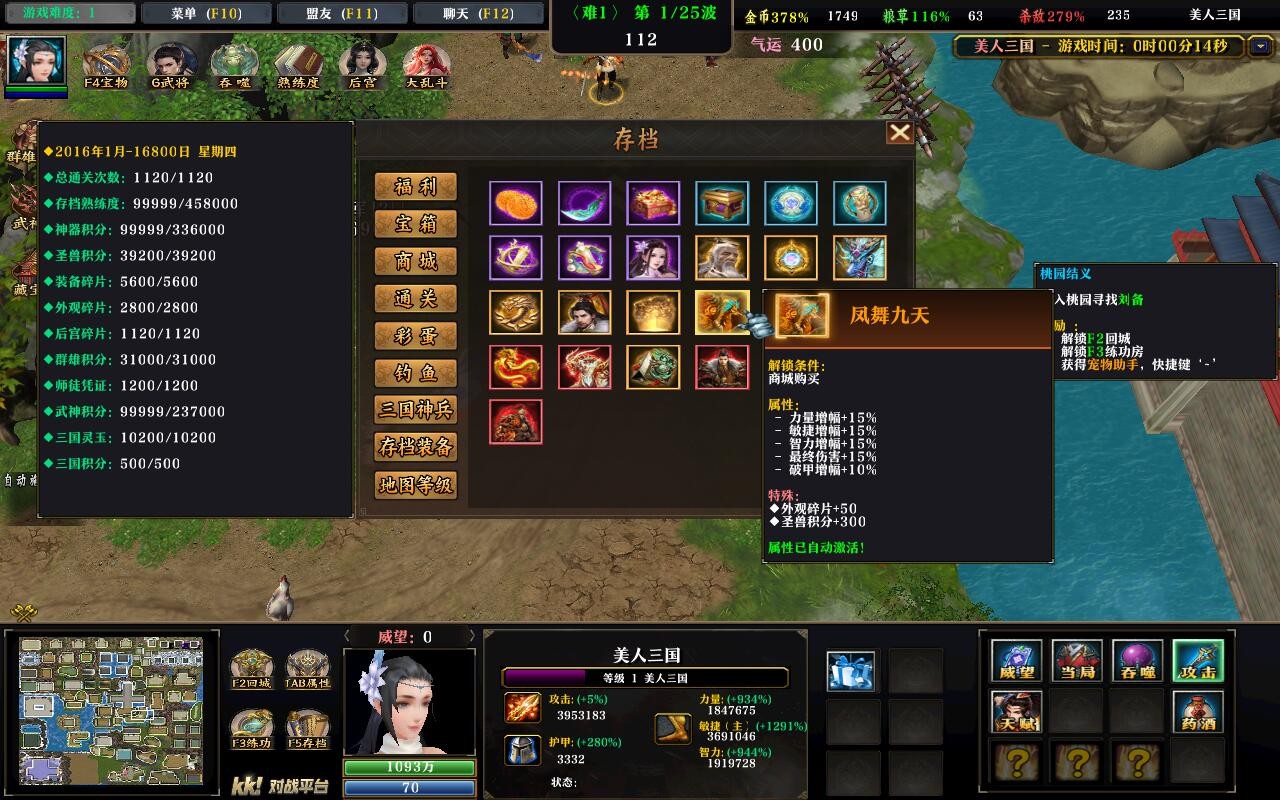Image resolution: width=1280 pixels, height=800 pixels.
Task: Switch to the 商城 tab in 存档 panel
Action: point(417,260)
